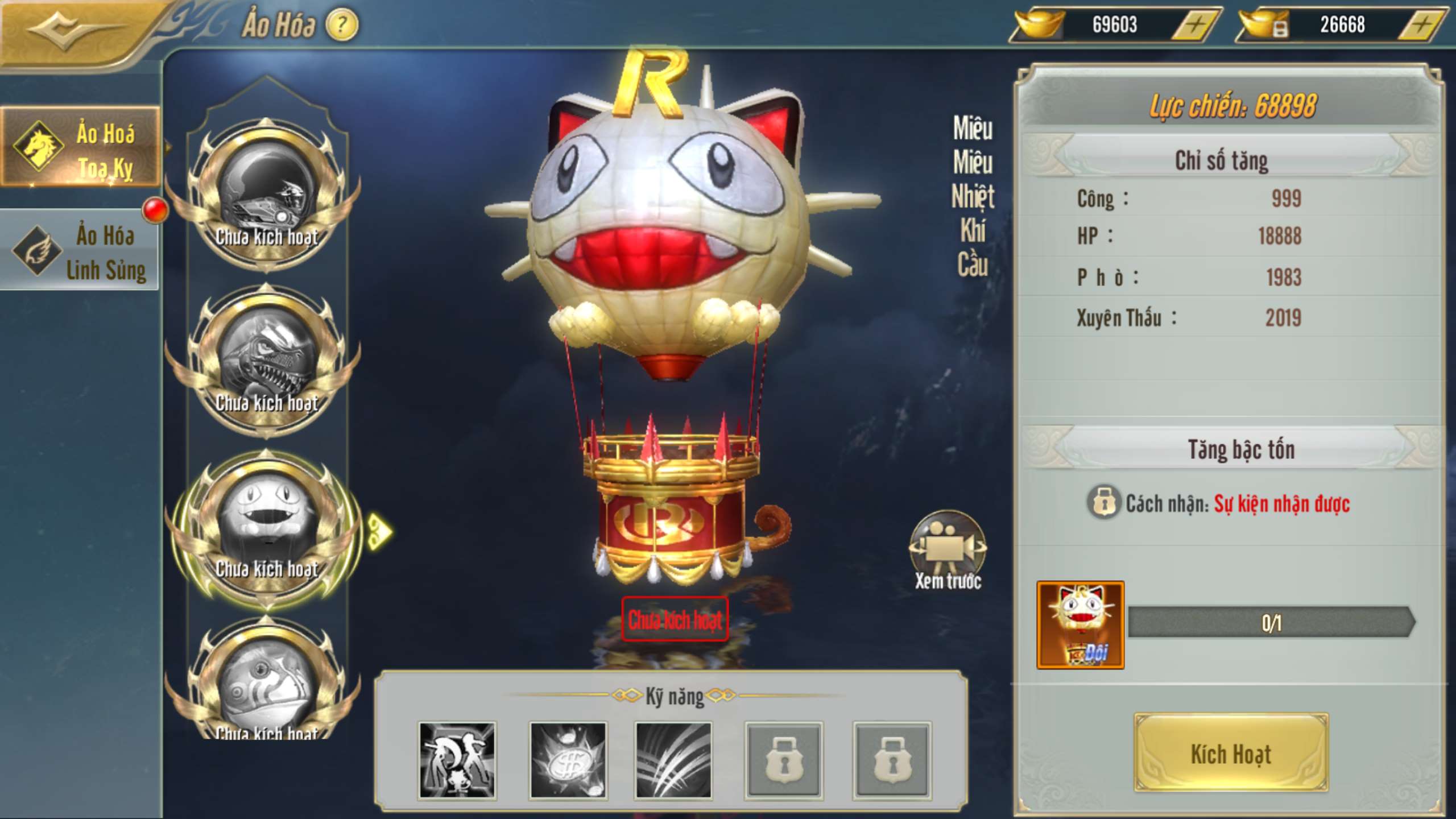Switch to the Ảo Hóa Linh Sủng tab

[x=81, y=251]
